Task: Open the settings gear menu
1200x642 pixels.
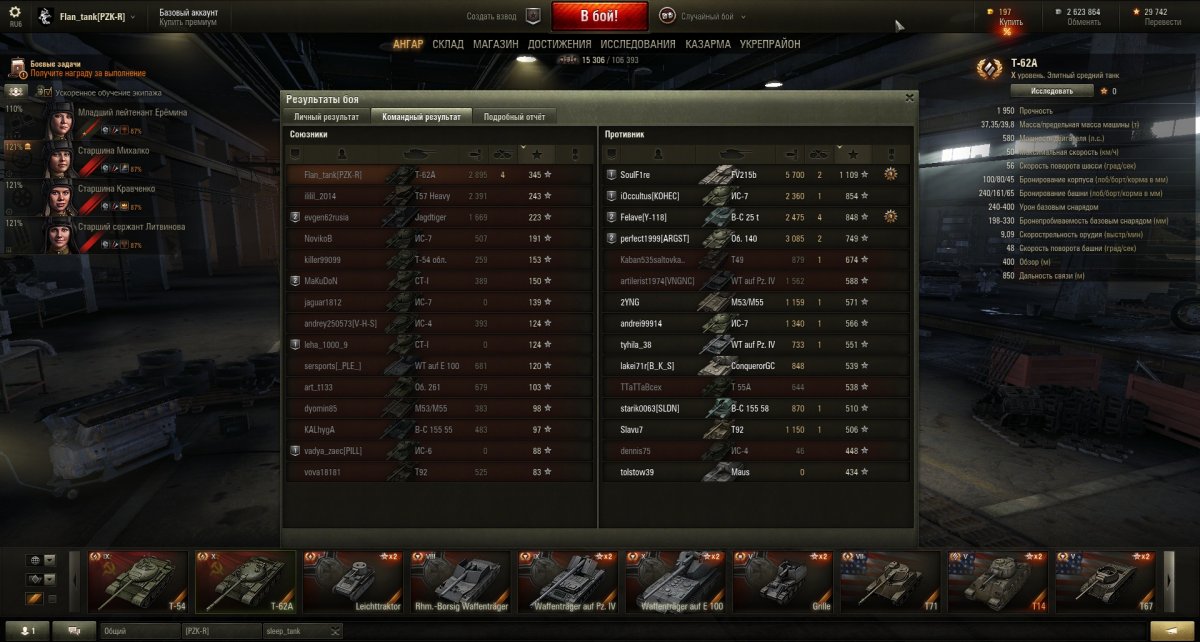Action: (x=15, y=14)
